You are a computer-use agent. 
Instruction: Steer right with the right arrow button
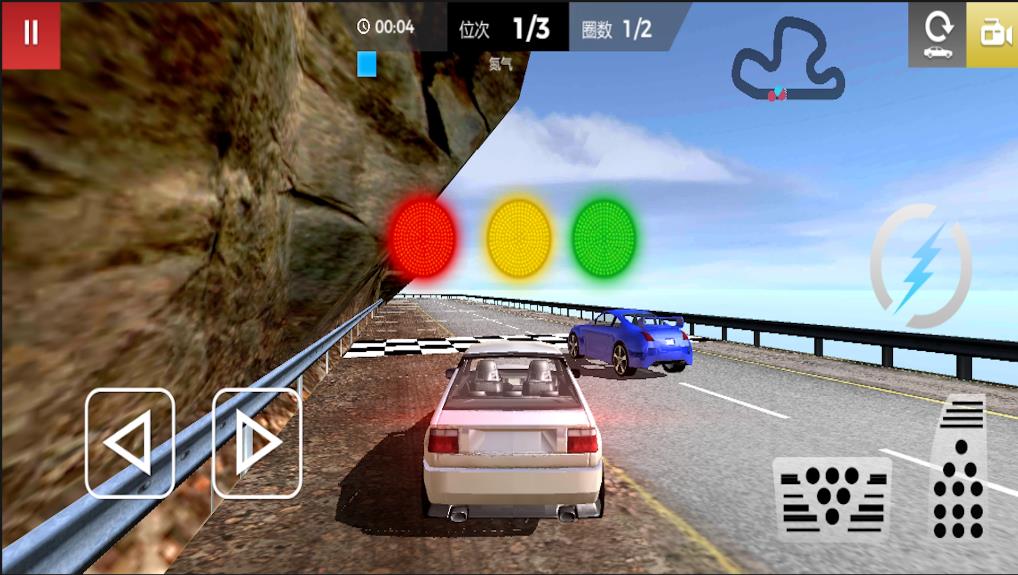click(257, 443)
